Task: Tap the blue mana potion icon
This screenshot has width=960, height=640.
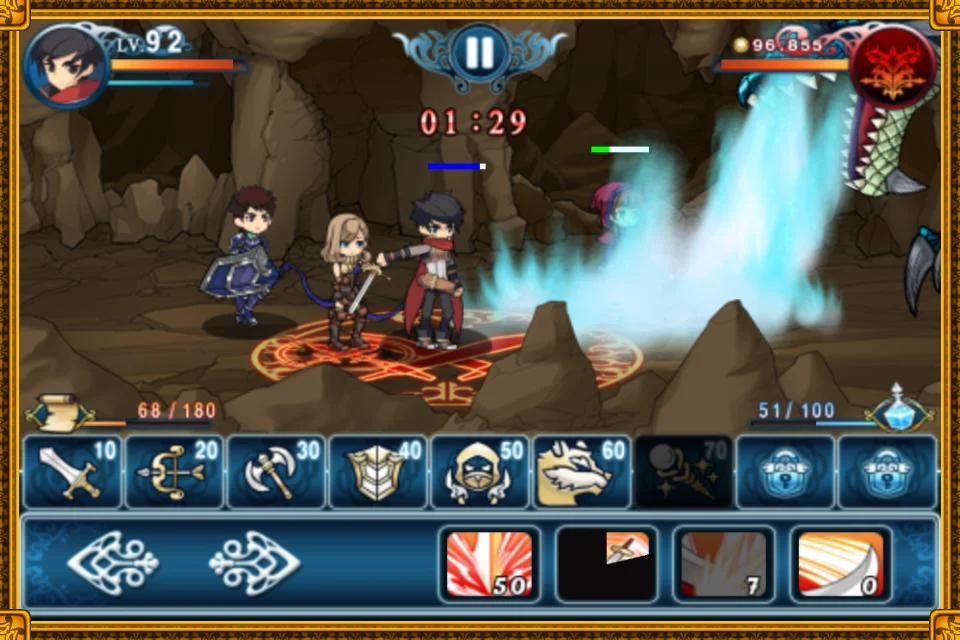Action: tap(897, 410)
